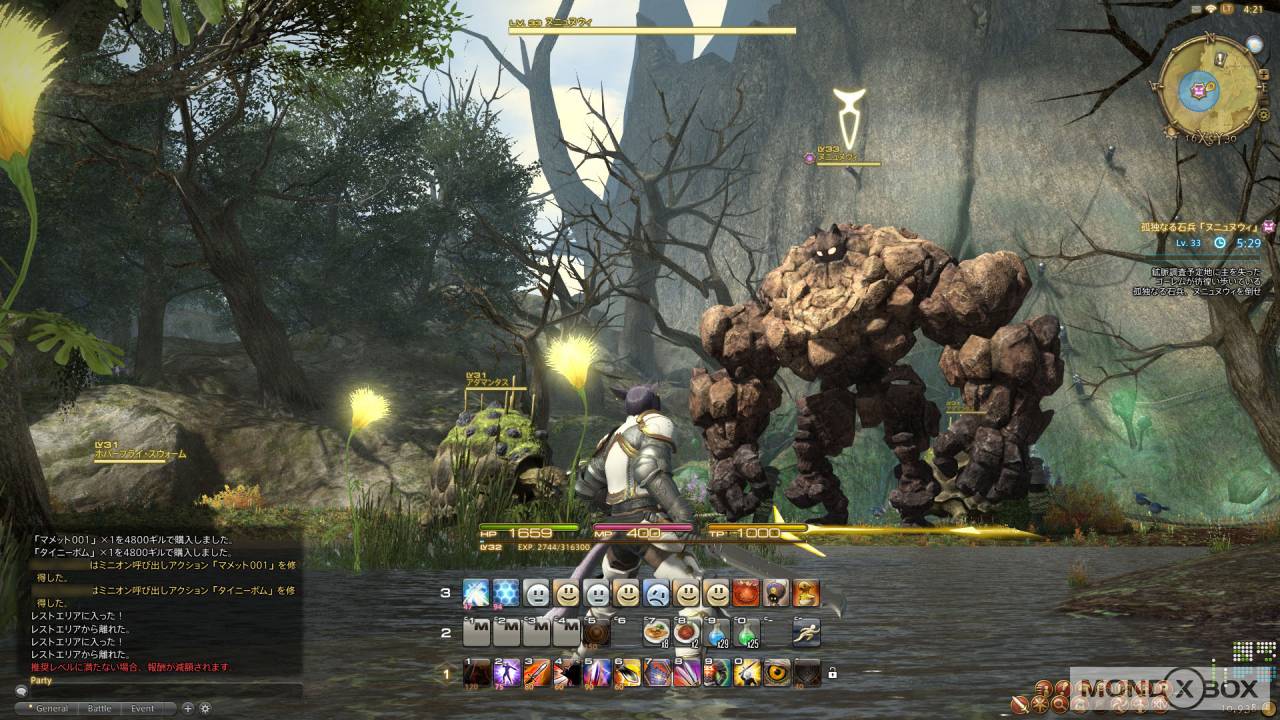Image resolution: width=1280 pixels, height=720 pixels.
Task: Open the minimap
Action: click(1208, 88)
